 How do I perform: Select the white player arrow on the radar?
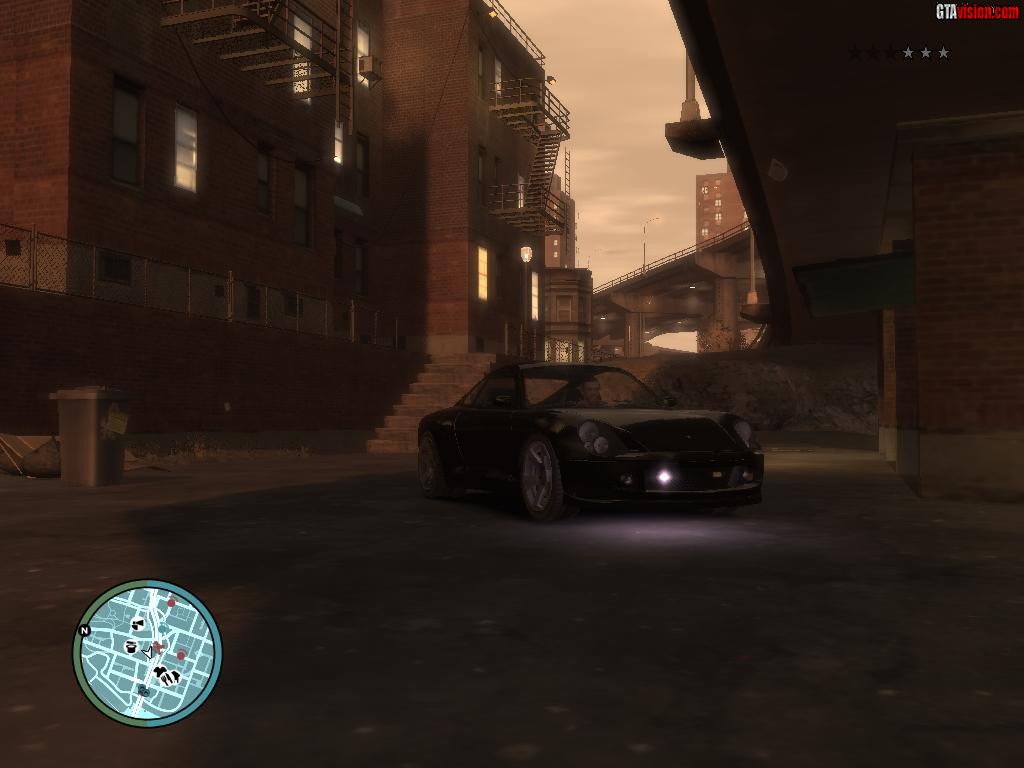148,652
